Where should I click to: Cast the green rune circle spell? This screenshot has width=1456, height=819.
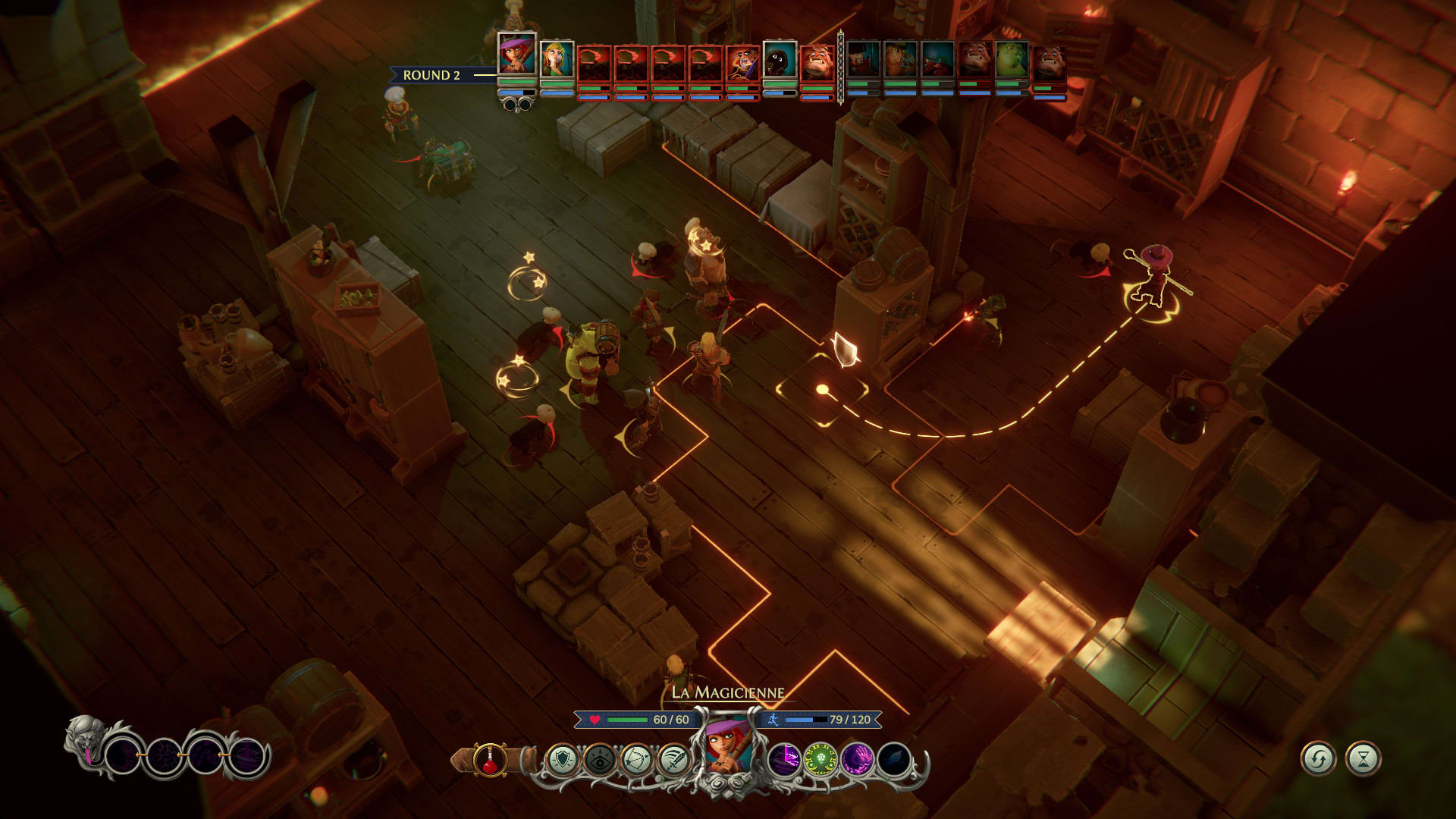pos(820,759)
